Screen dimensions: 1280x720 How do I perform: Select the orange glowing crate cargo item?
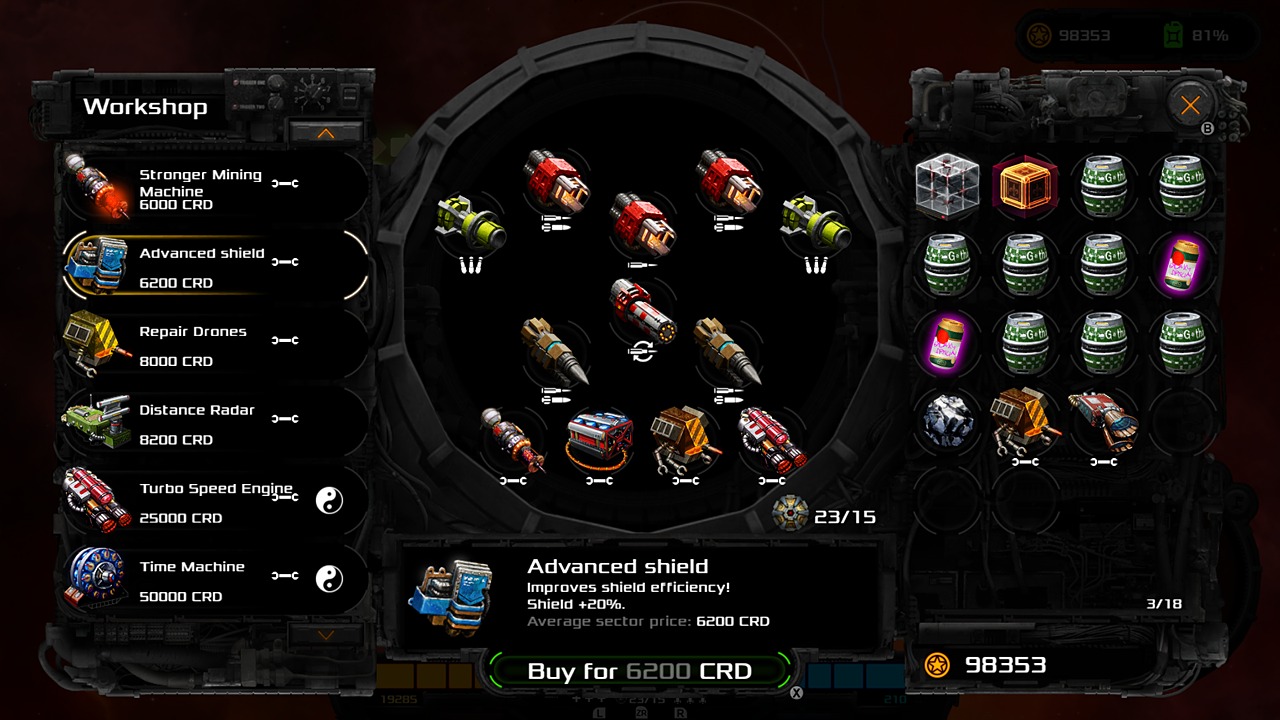[1025, 186]
